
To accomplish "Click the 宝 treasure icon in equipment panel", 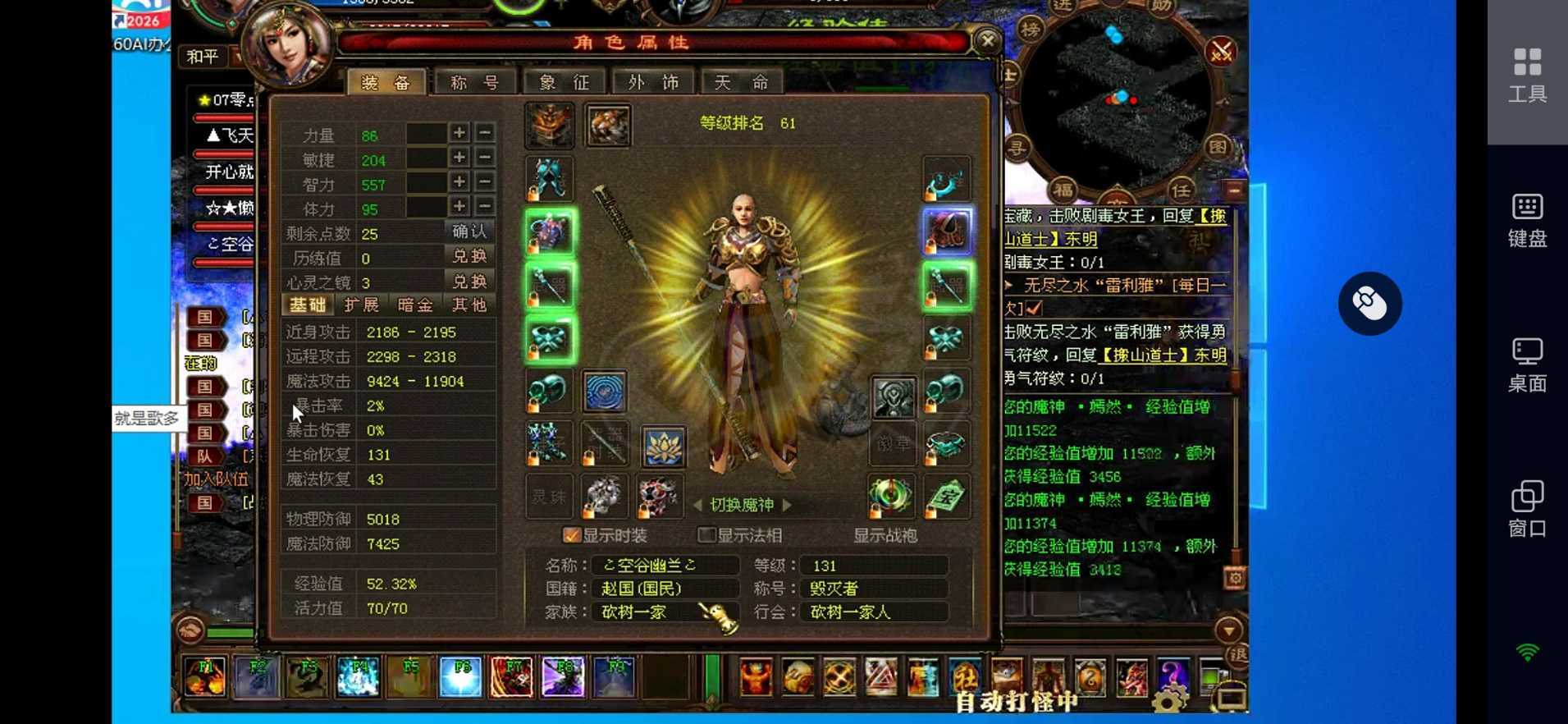I will pyautogui.click(x=948, y=496).
